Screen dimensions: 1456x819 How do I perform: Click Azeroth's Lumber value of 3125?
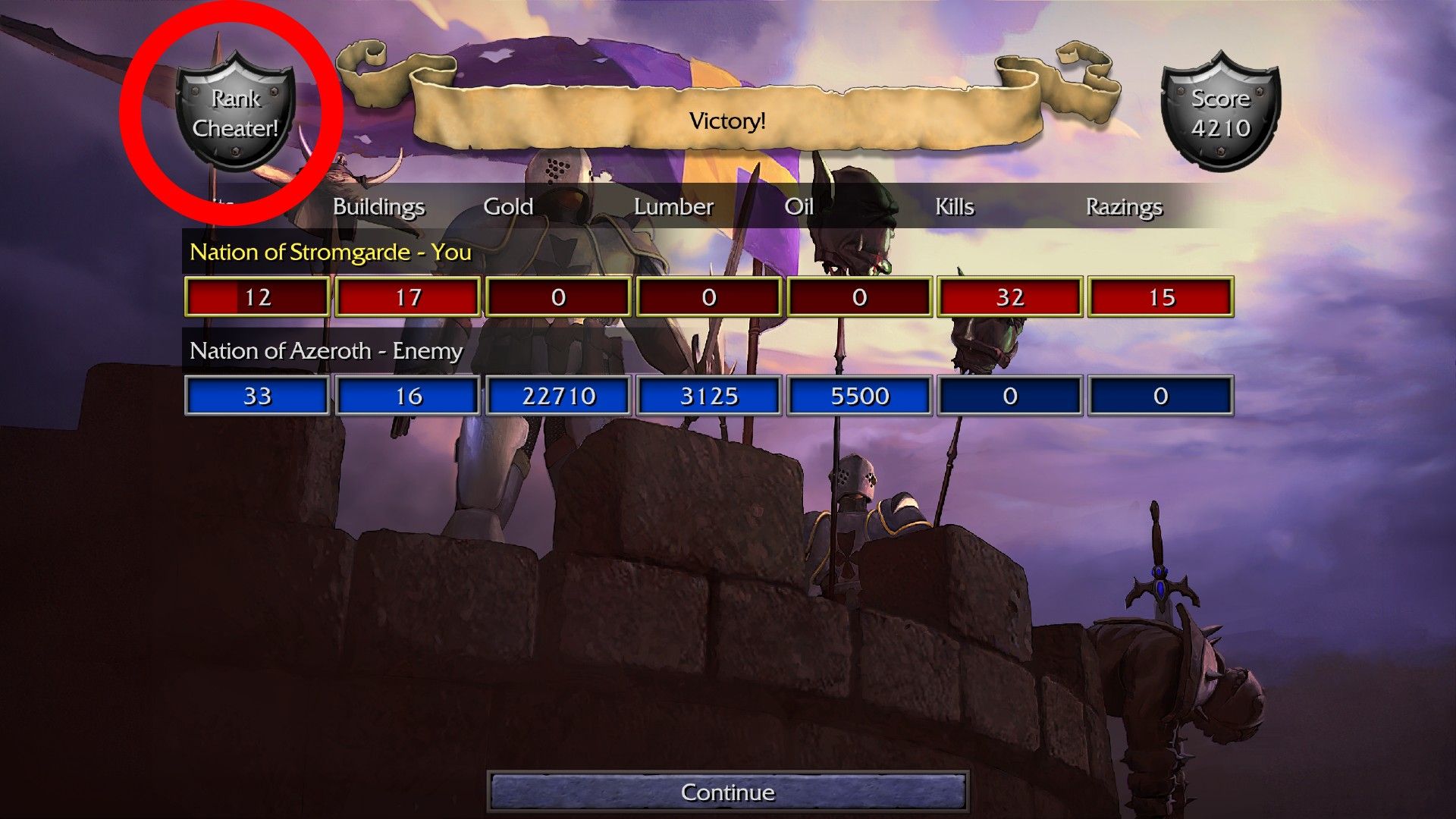709,395
